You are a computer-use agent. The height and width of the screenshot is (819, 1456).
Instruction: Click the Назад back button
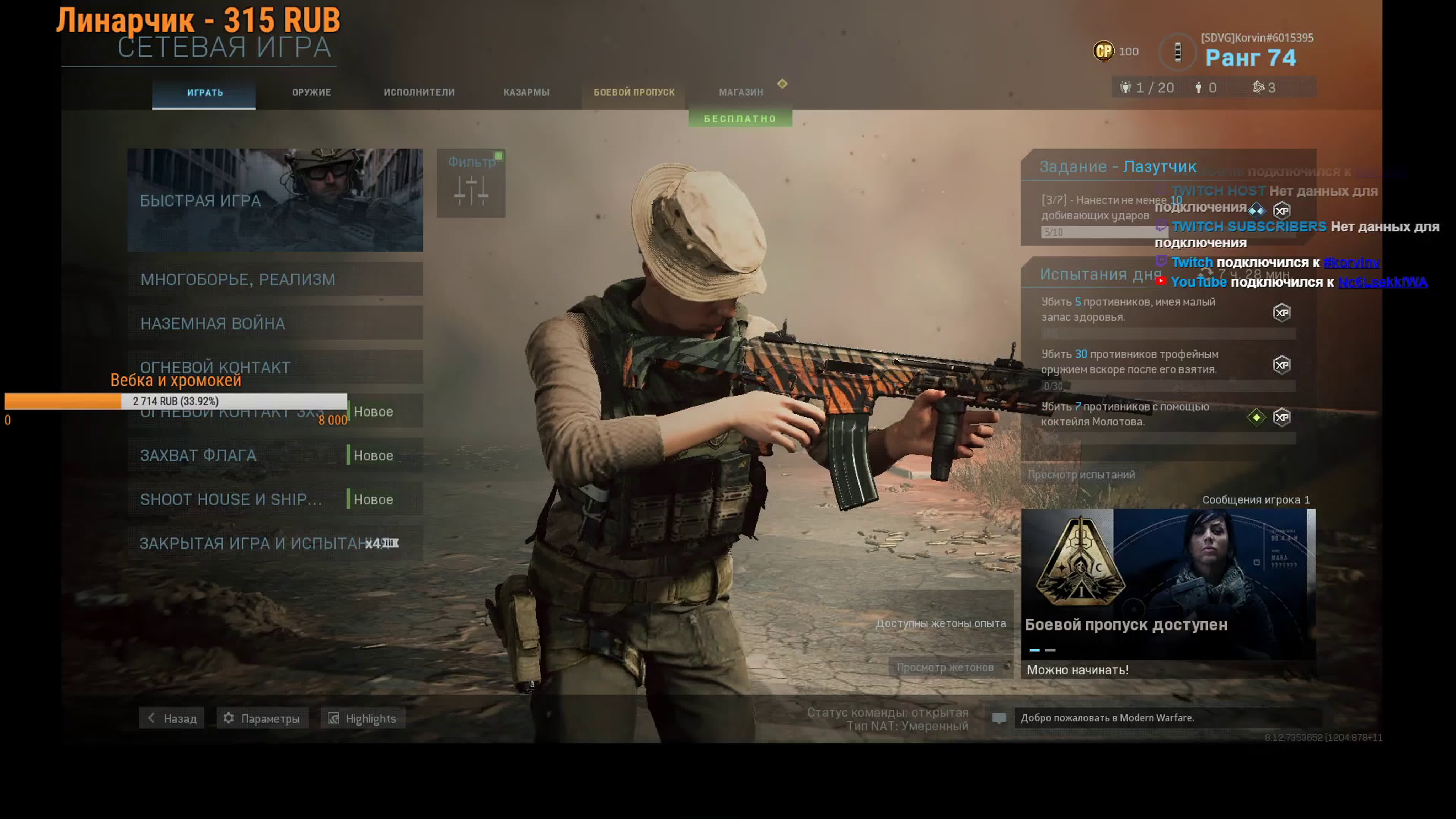[x=172, y=718]
